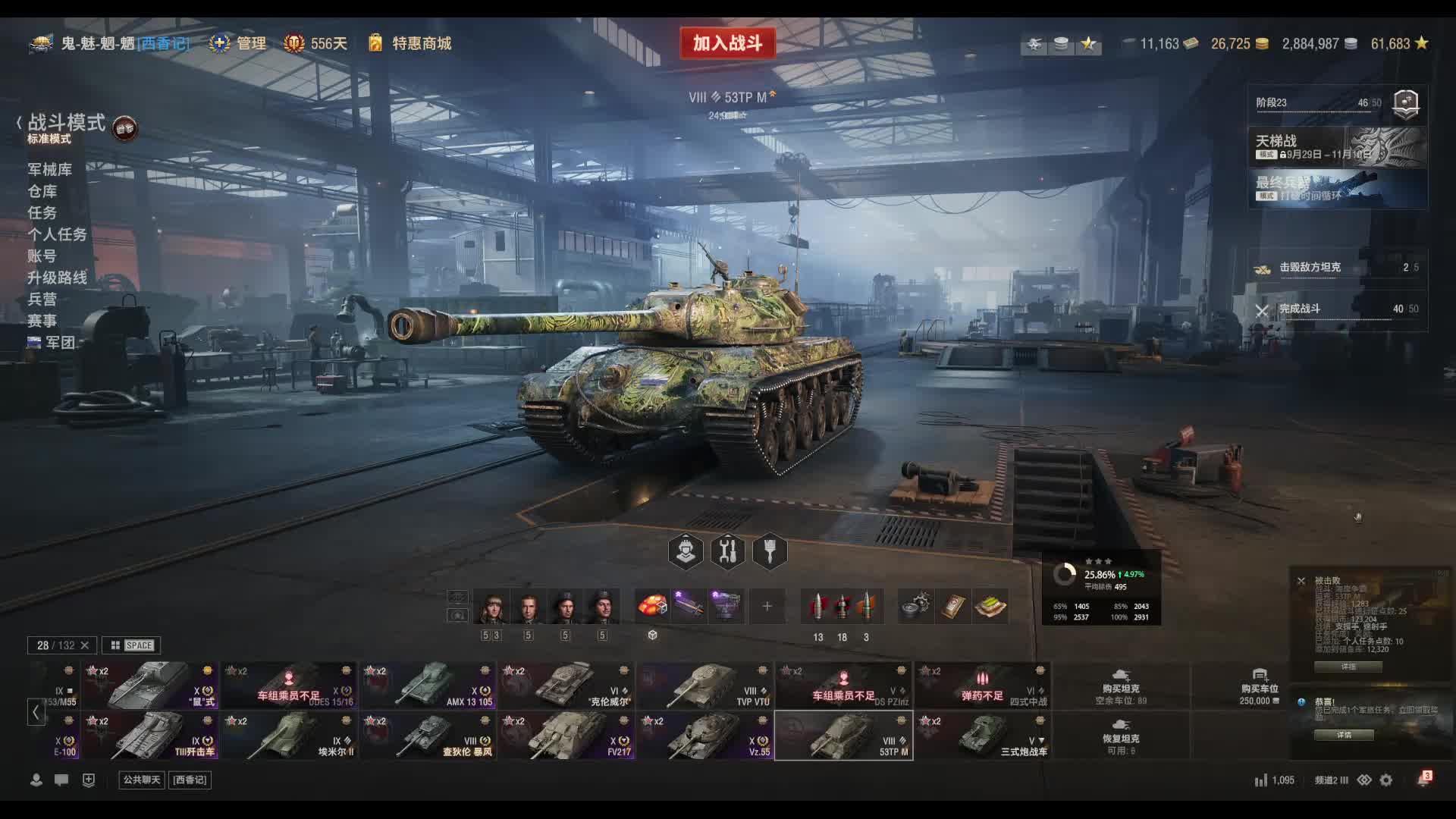Image resolution: width=1456 pixels, height=819 pixels.
Task: Close the 被击败 notification popup
Action: (1301, 581)
